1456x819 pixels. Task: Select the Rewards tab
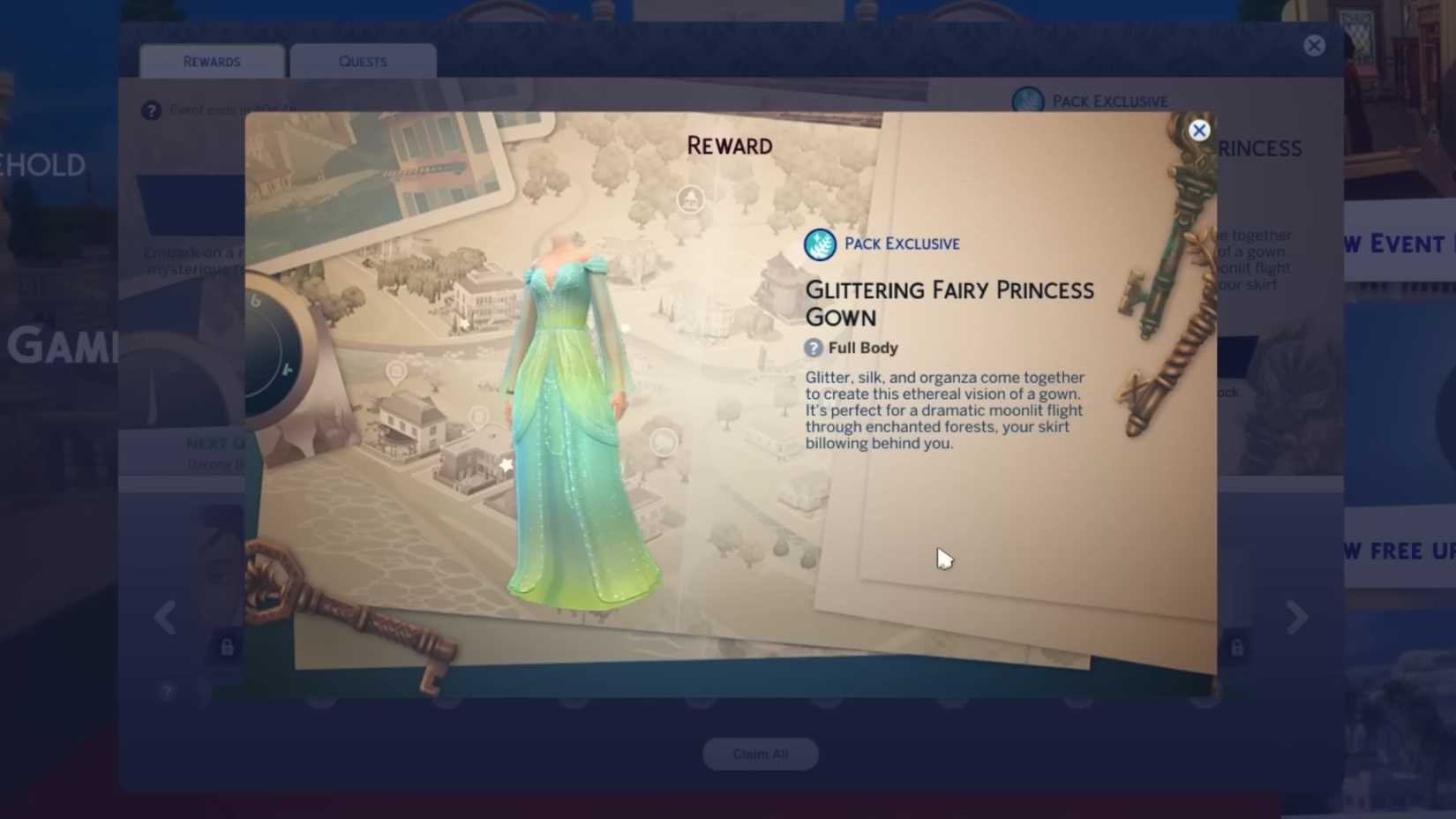211,61
